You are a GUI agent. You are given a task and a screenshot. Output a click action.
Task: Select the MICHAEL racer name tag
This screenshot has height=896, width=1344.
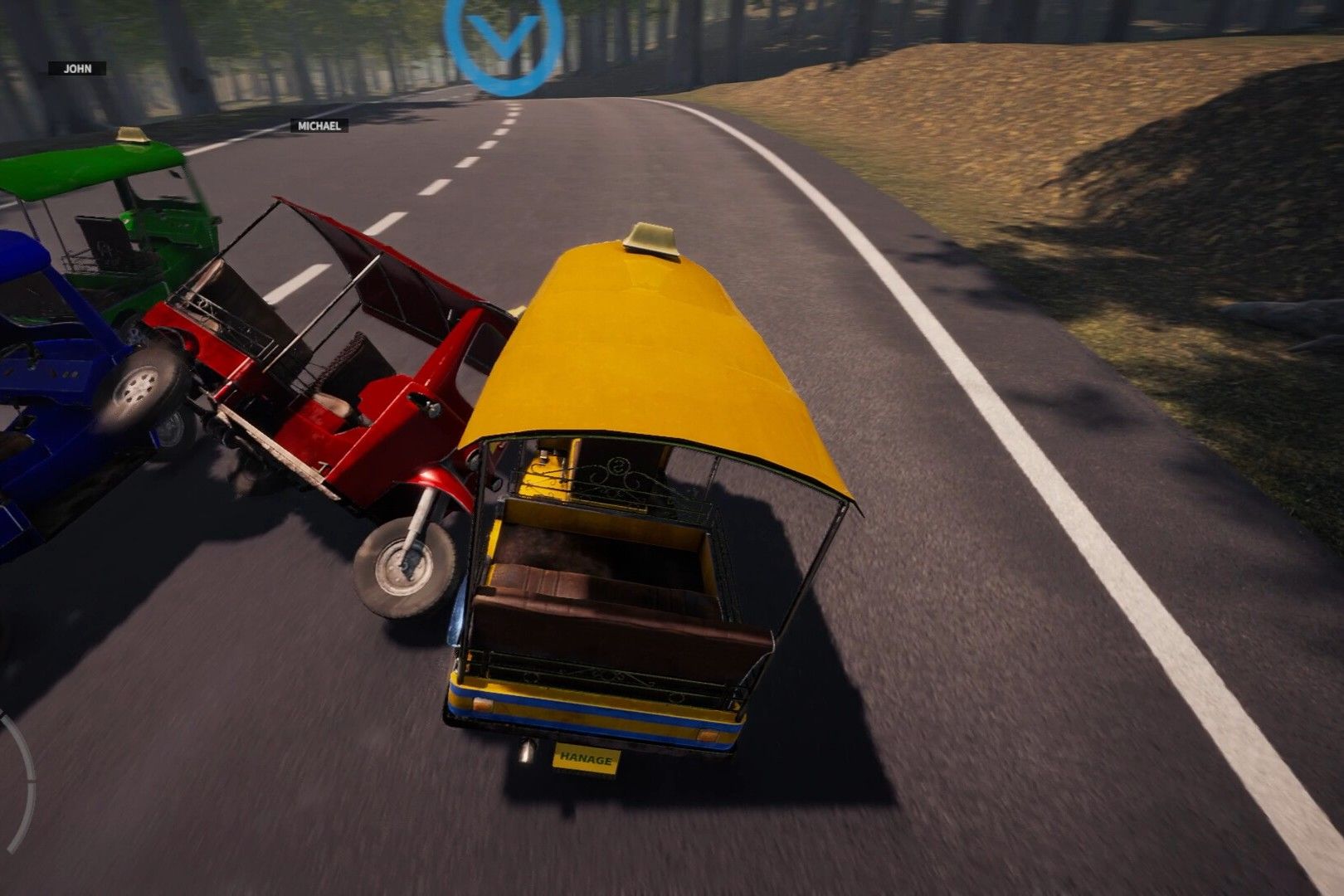coord(319,126)
